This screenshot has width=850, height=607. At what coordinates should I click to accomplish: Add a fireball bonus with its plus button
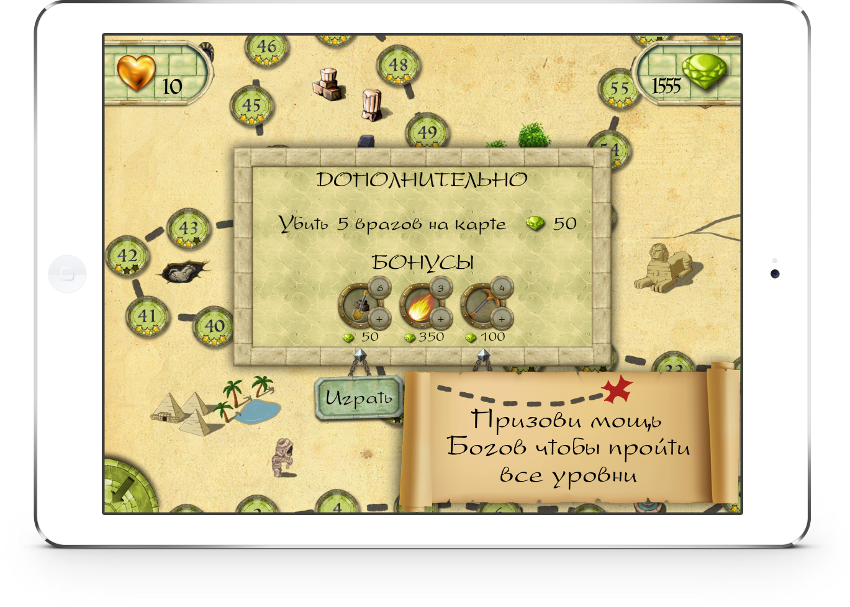tap(442, 319)
